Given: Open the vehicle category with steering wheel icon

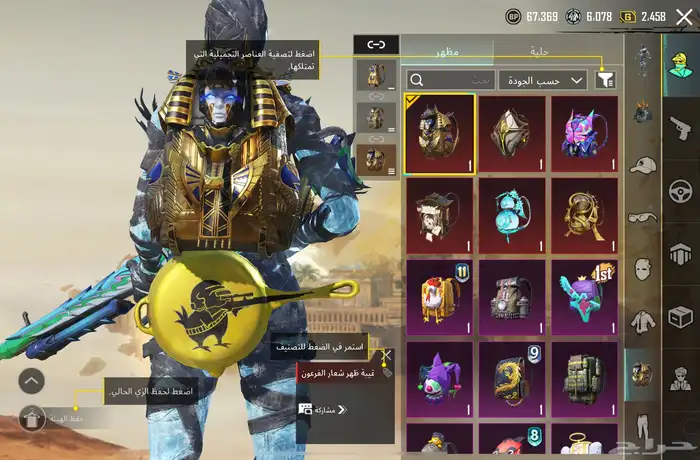Looking at the screenshot, I should tap(680, 190).
